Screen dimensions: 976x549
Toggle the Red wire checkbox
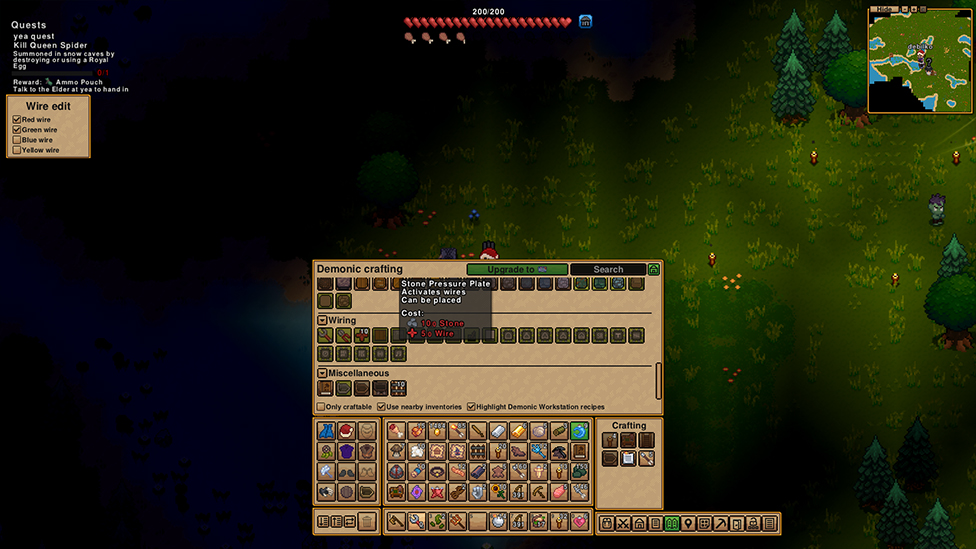[17, 120]
